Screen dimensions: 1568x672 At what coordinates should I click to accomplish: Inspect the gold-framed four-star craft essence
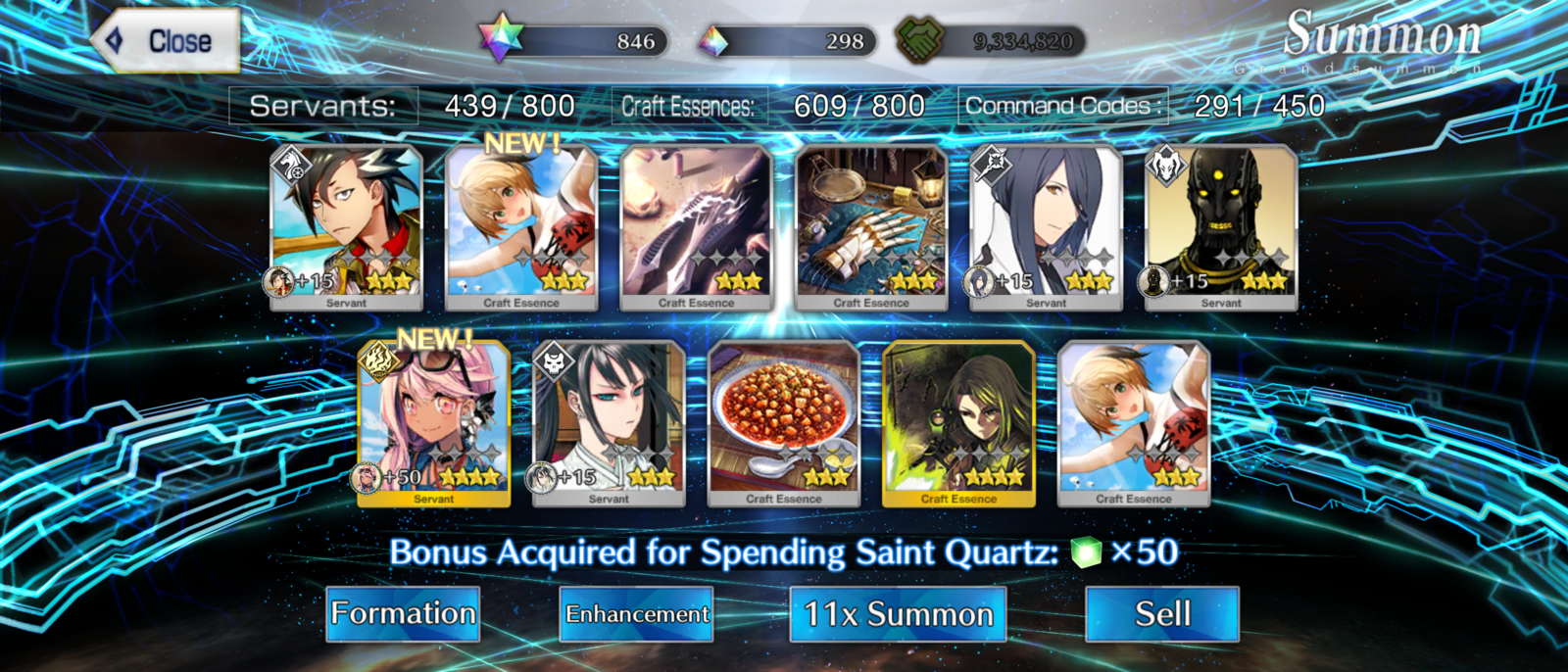(x=958, y=423)
